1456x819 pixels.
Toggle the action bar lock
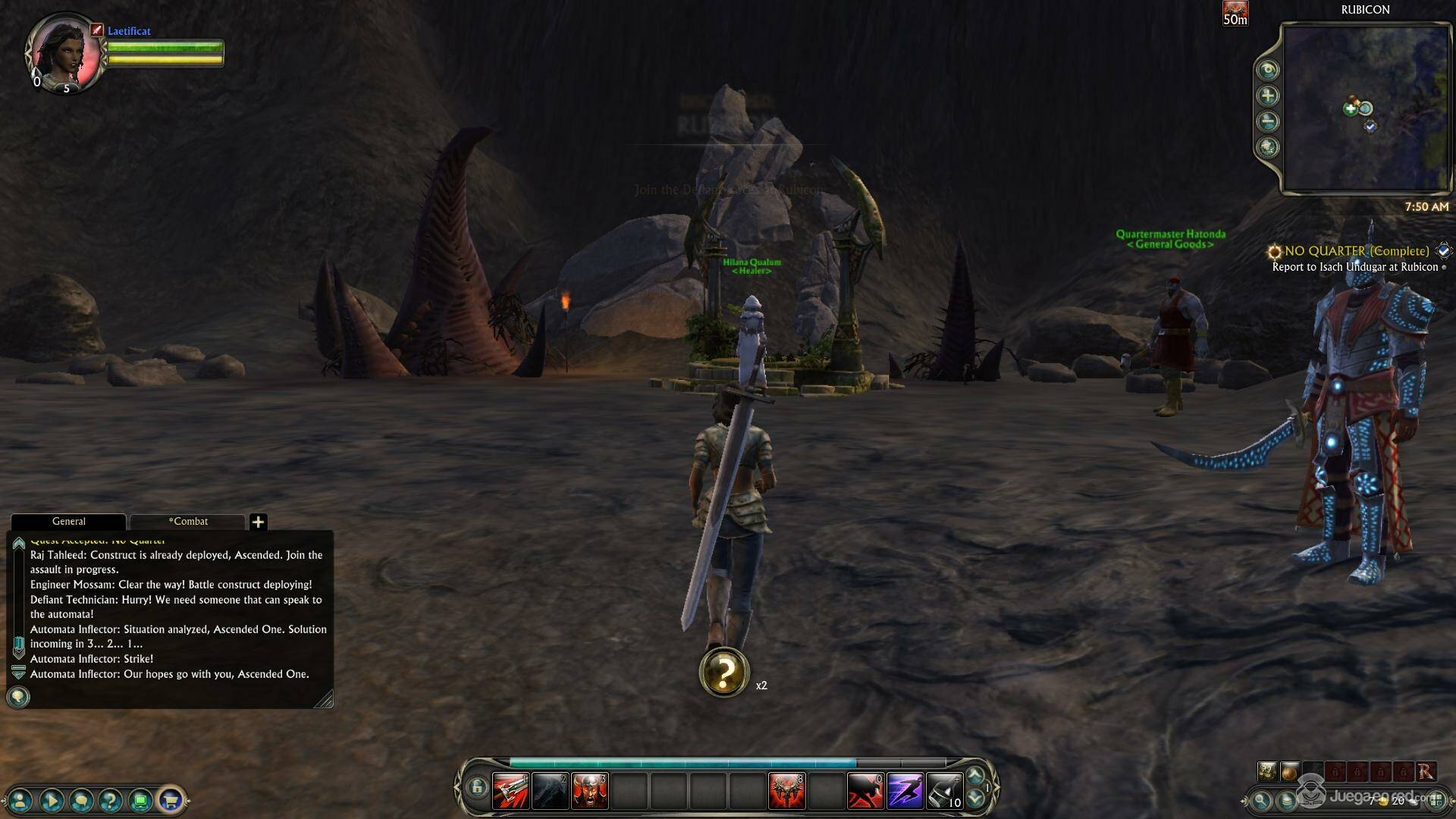[476, 788]
